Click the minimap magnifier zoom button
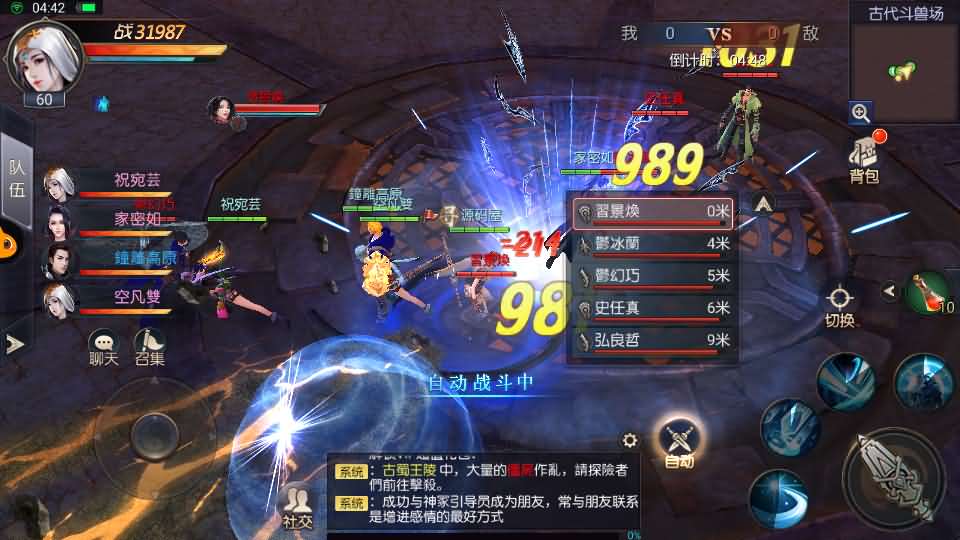Screen dimensions: 960x540 (860, 112)
